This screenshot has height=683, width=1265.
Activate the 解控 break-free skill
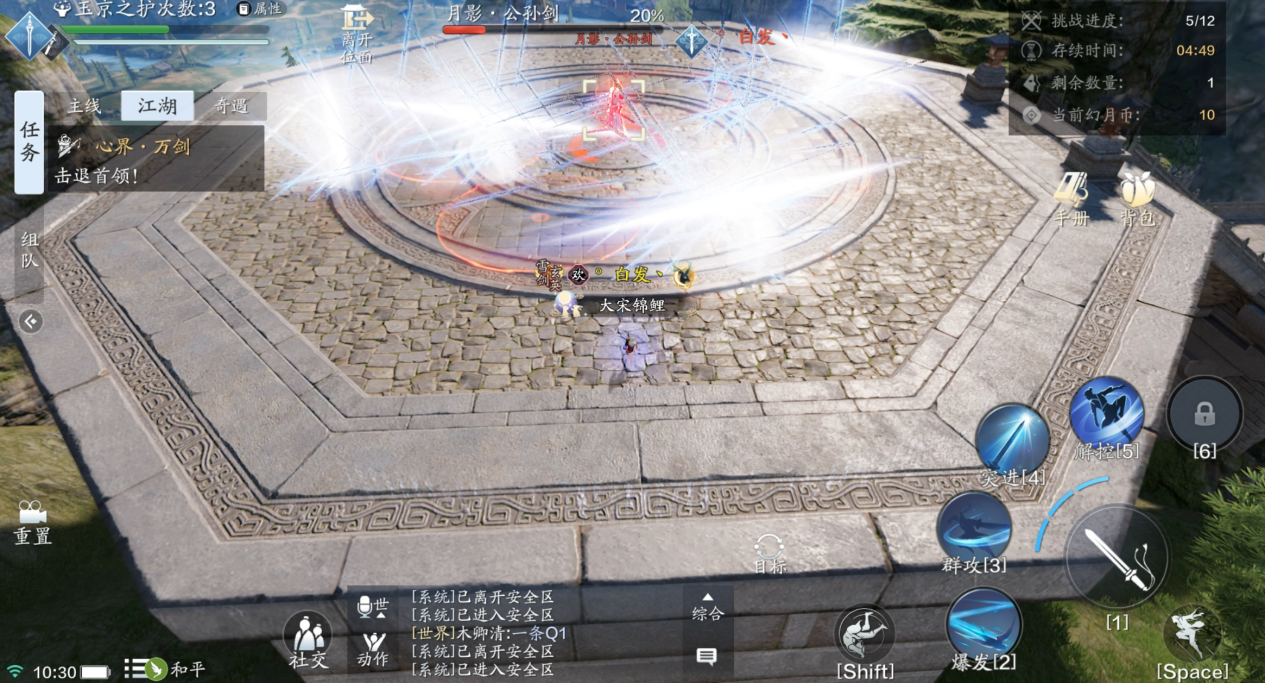pos(1106,414)
